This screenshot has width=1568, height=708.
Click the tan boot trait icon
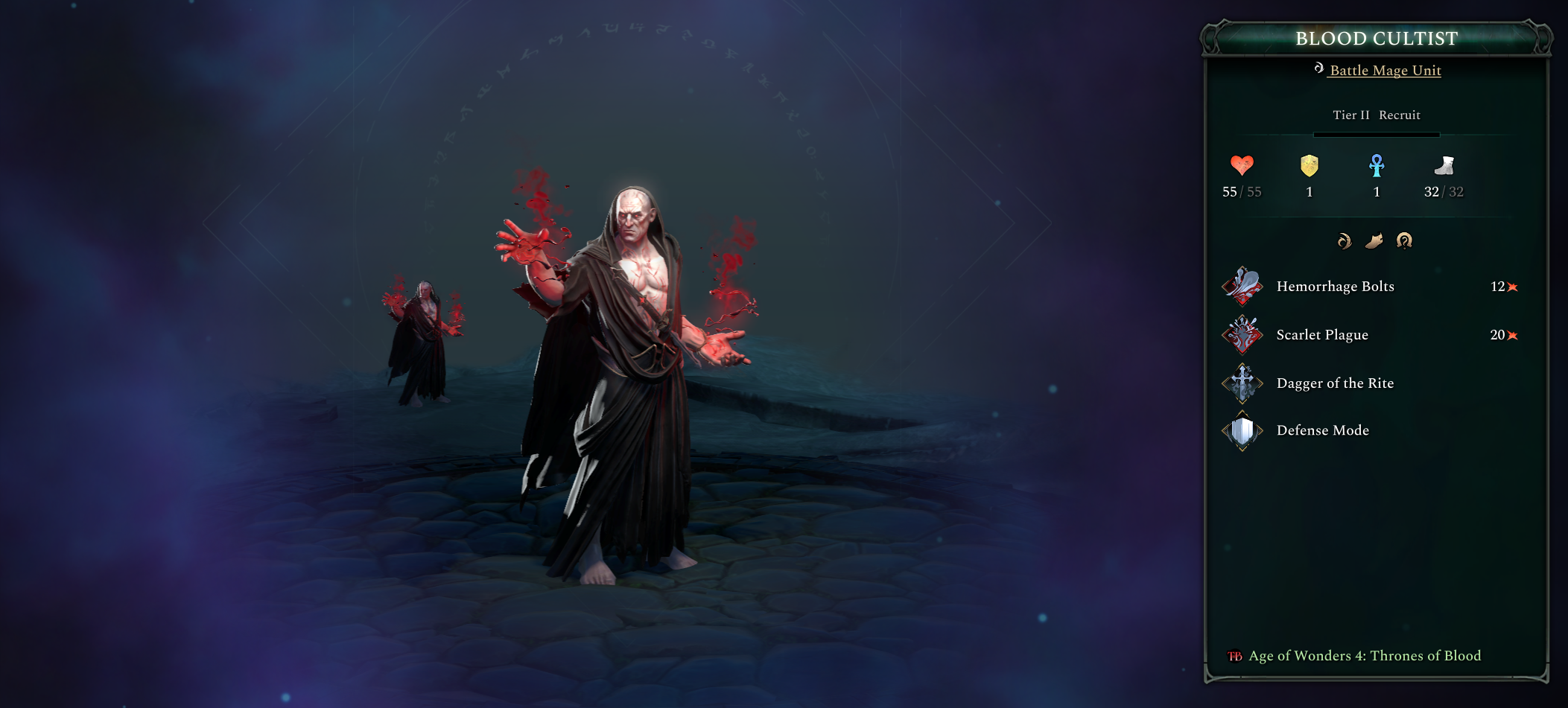coord(1377,240)
